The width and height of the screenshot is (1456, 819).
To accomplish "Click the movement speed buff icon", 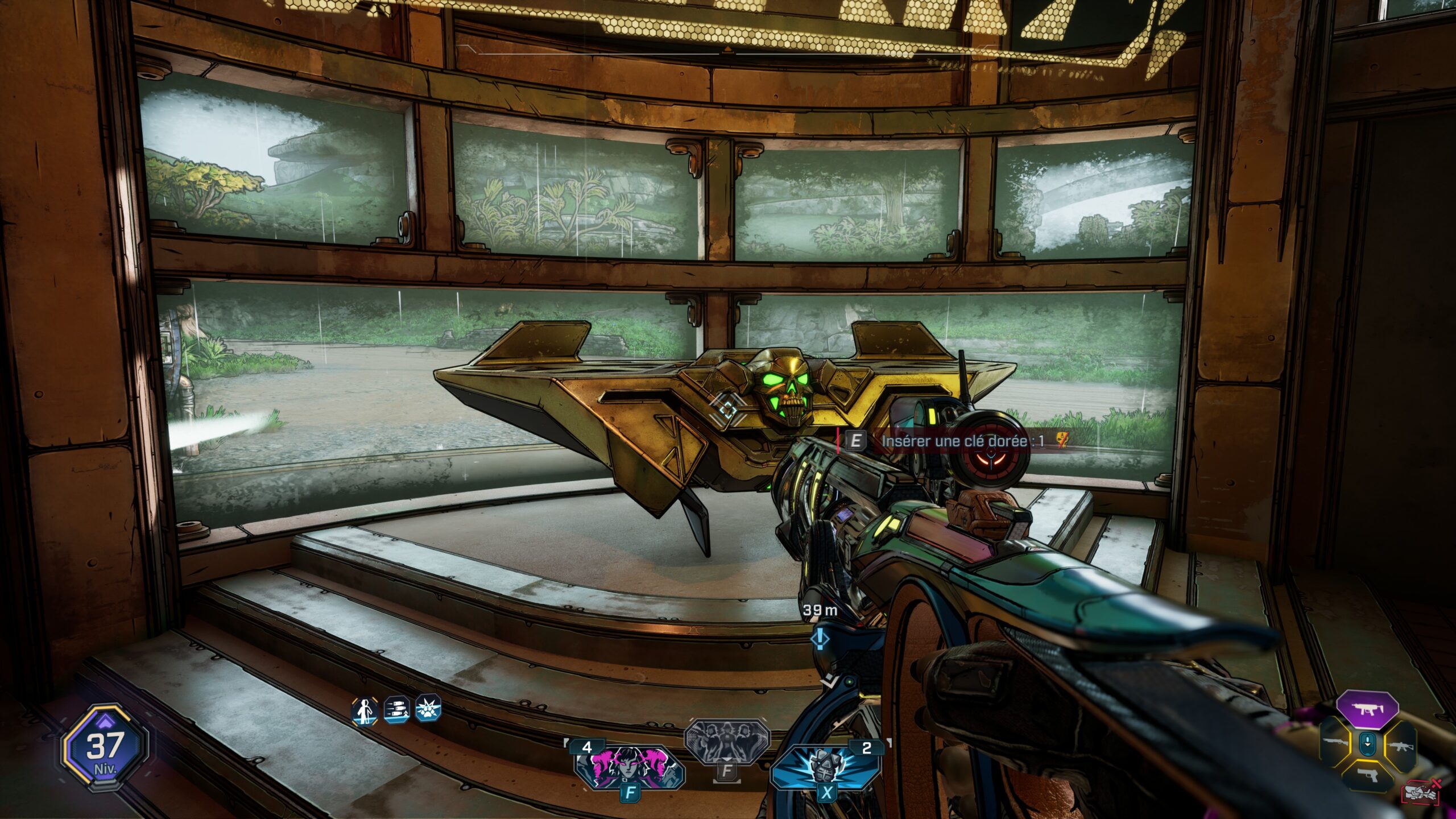I will 364,712.
